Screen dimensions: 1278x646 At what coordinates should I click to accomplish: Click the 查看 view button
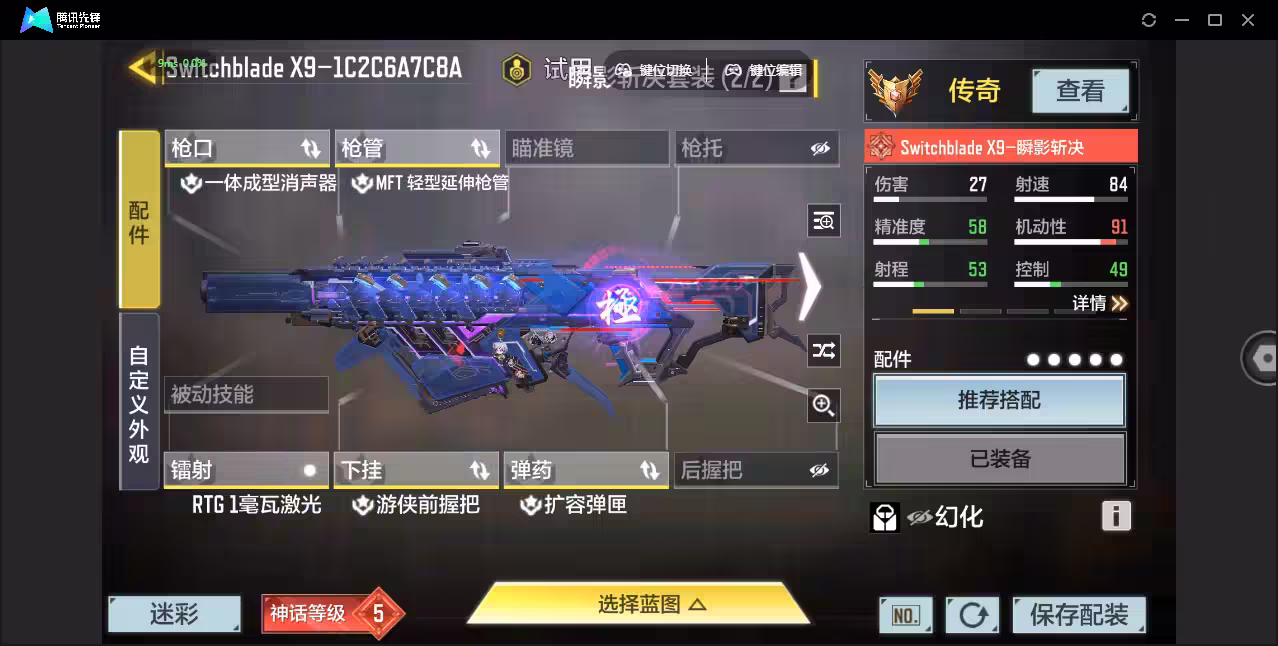point(1080,92)
